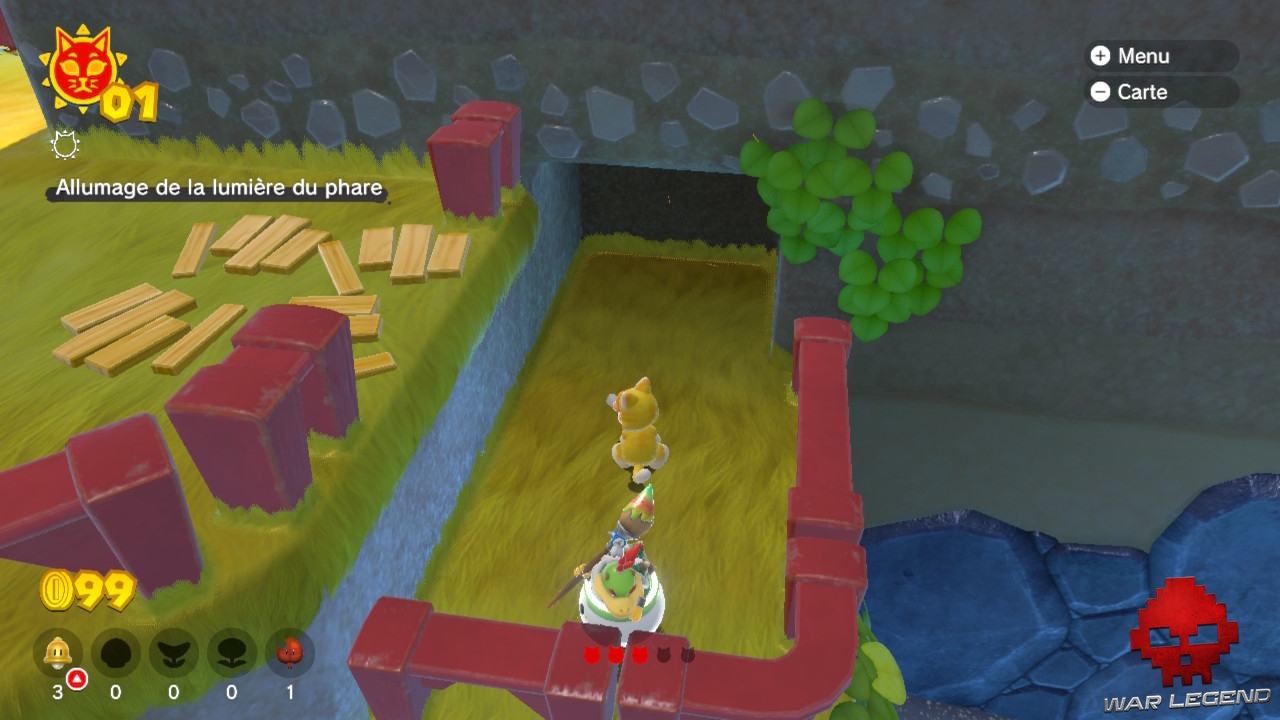Click the minus icon on the Carte button

pyautogui.click(x=1100, y=92)
